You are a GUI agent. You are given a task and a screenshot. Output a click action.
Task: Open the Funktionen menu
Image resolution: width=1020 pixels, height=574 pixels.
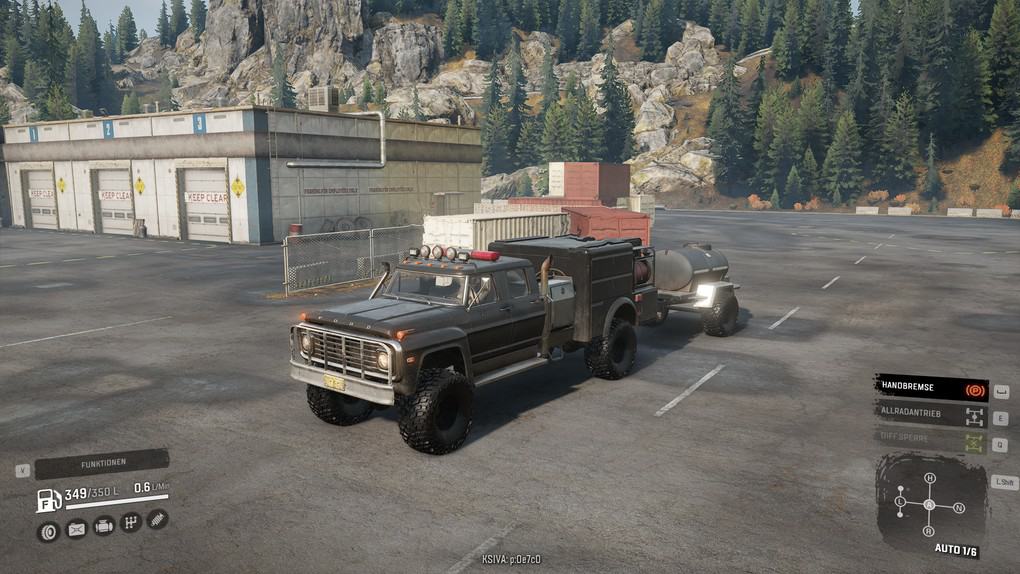tap(102, 463)
